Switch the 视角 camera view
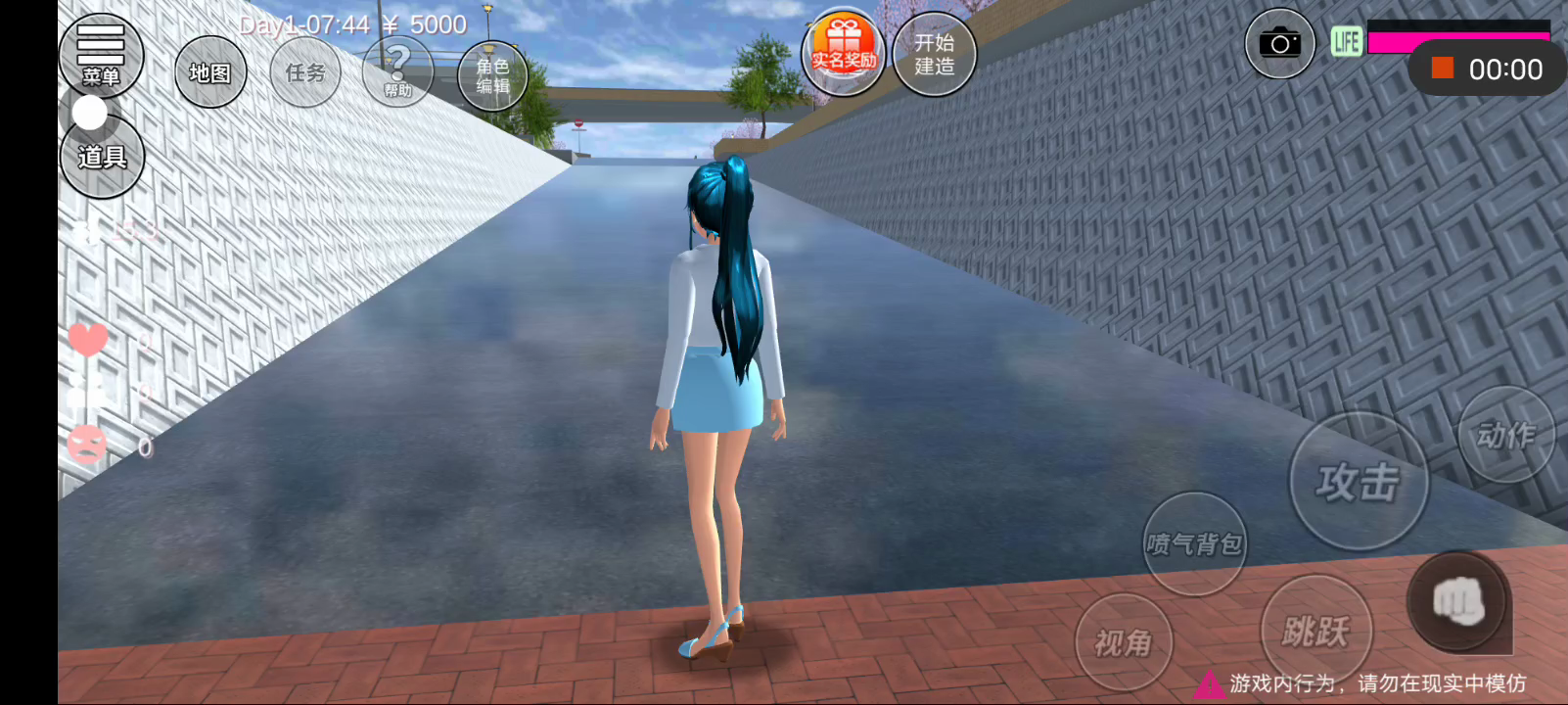Image resolution: width=1568 pixels, height=705 pixels. pos(1123,642)
